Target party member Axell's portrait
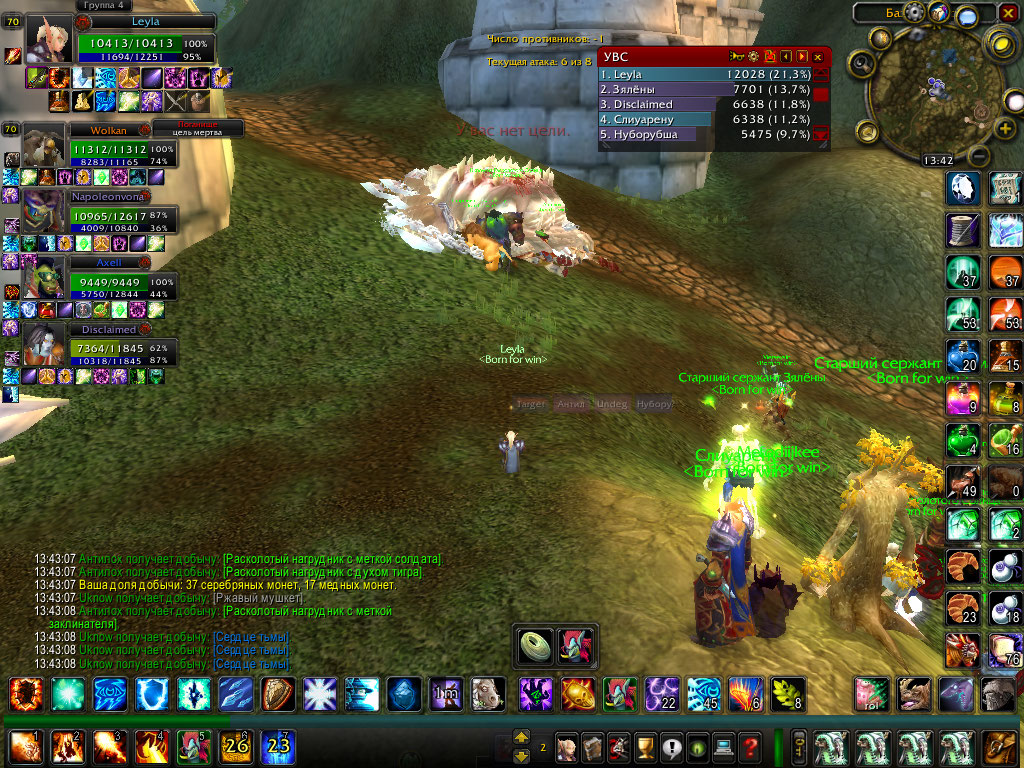Image resolution: width=1024 pixels, height=768 pixels. coord(44,278)
